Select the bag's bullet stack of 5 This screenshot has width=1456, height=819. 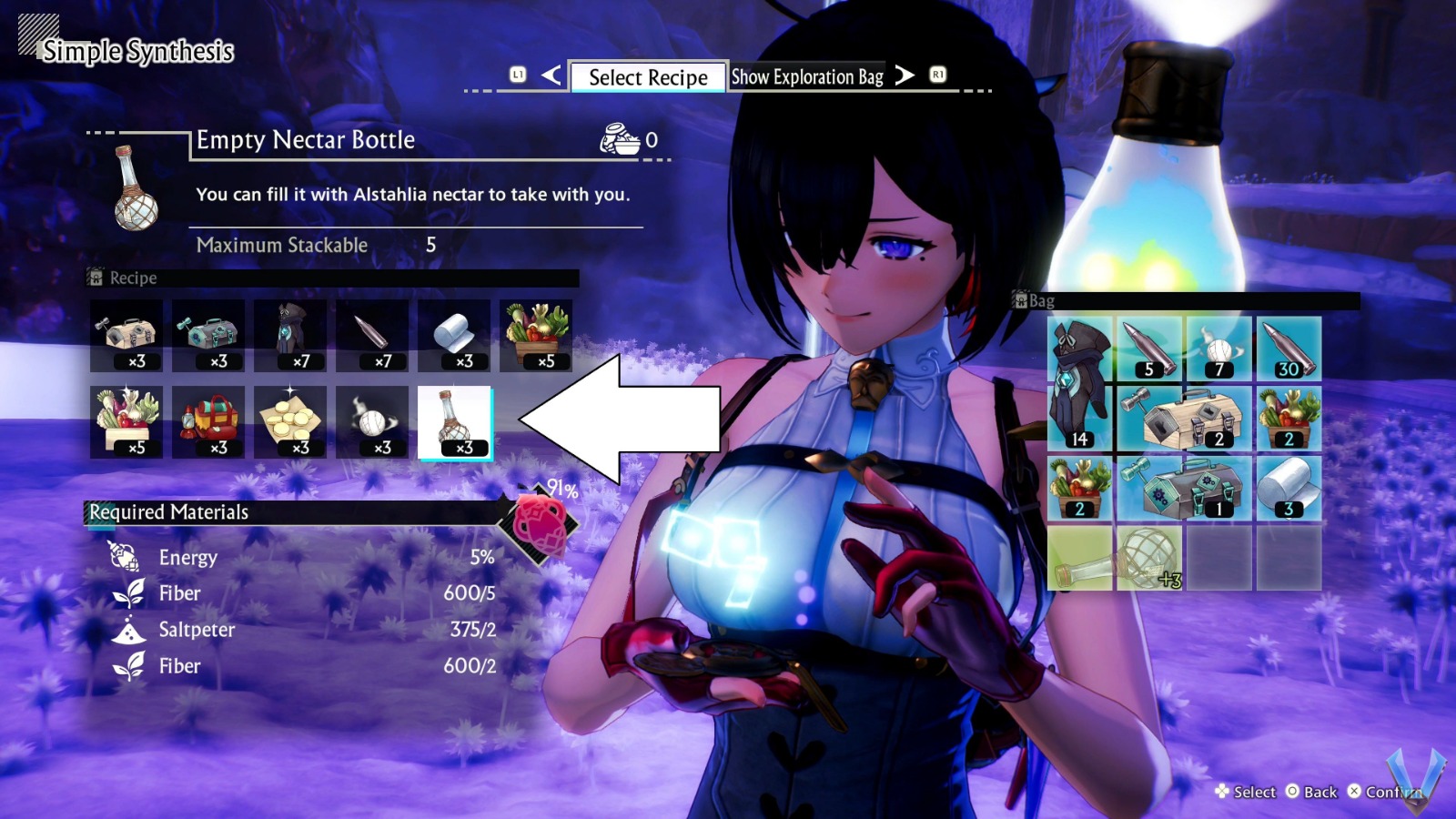tap(1149, 349)
